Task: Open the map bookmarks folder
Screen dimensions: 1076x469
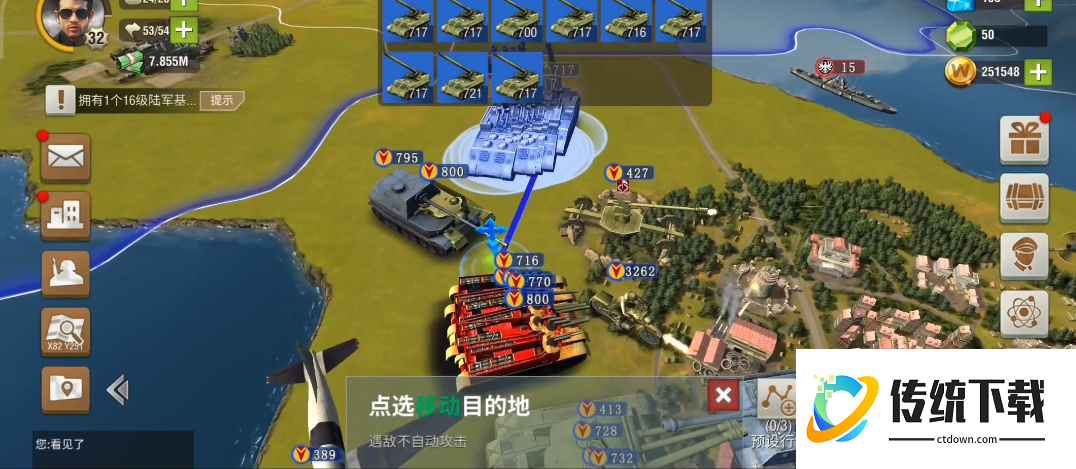Action: coord(66,388)
